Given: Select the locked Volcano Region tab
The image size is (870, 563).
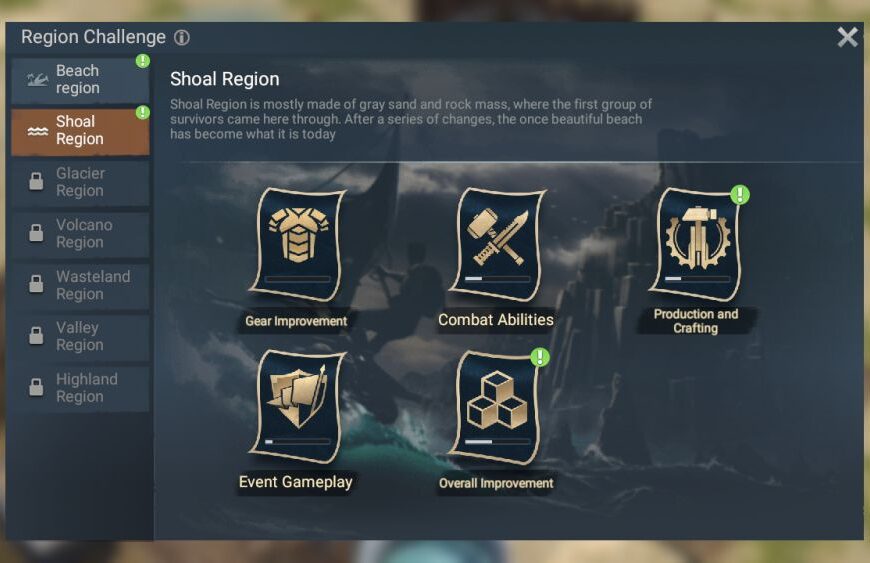Looking at the screenshot, I should [x=80, y=234].
